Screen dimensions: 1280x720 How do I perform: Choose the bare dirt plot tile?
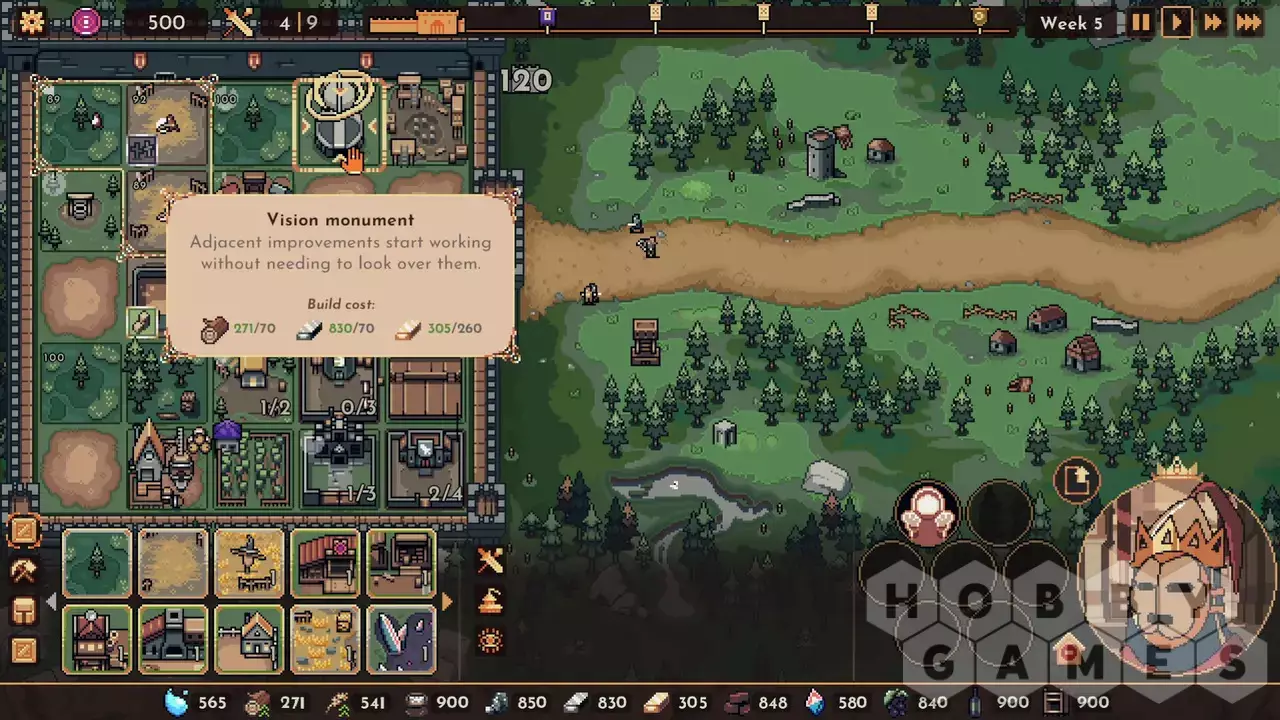[x=173, y=563]
